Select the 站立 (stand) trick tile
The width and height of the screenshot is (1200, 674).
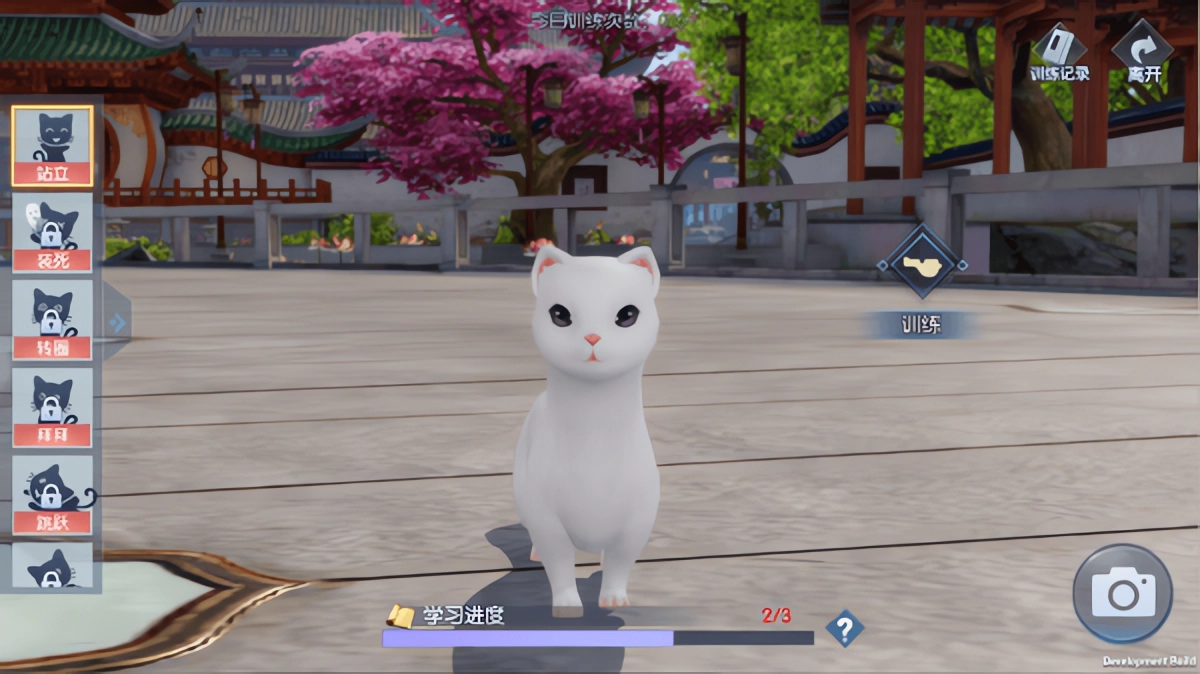[52, 145]
